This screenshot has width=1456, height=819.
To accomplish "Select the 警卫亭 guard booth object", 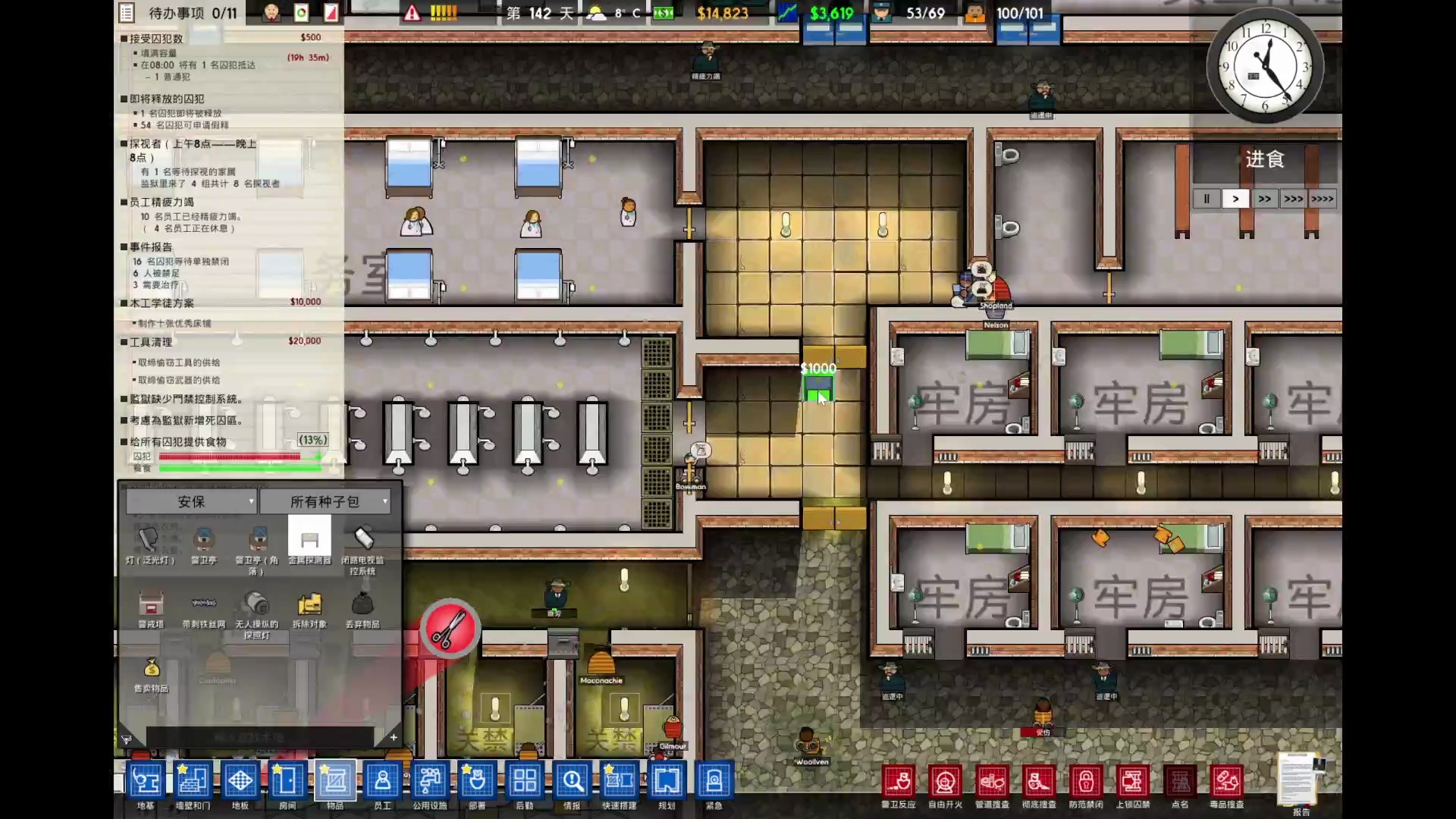I will (x=203, y=541).
